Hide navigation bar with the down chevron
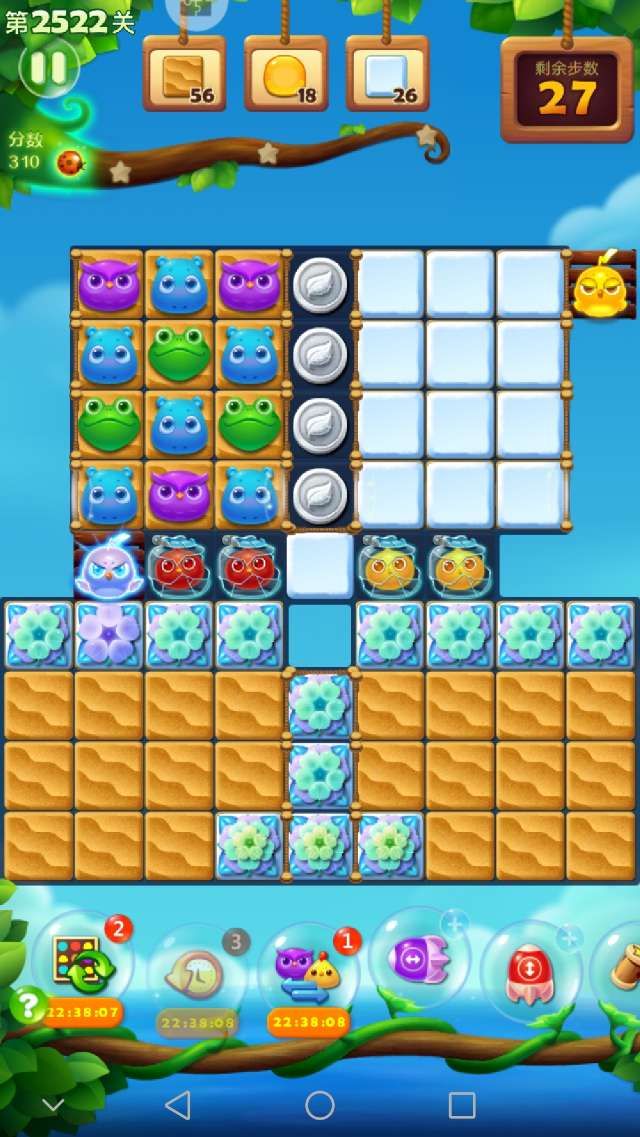 tap(53, 1105)
